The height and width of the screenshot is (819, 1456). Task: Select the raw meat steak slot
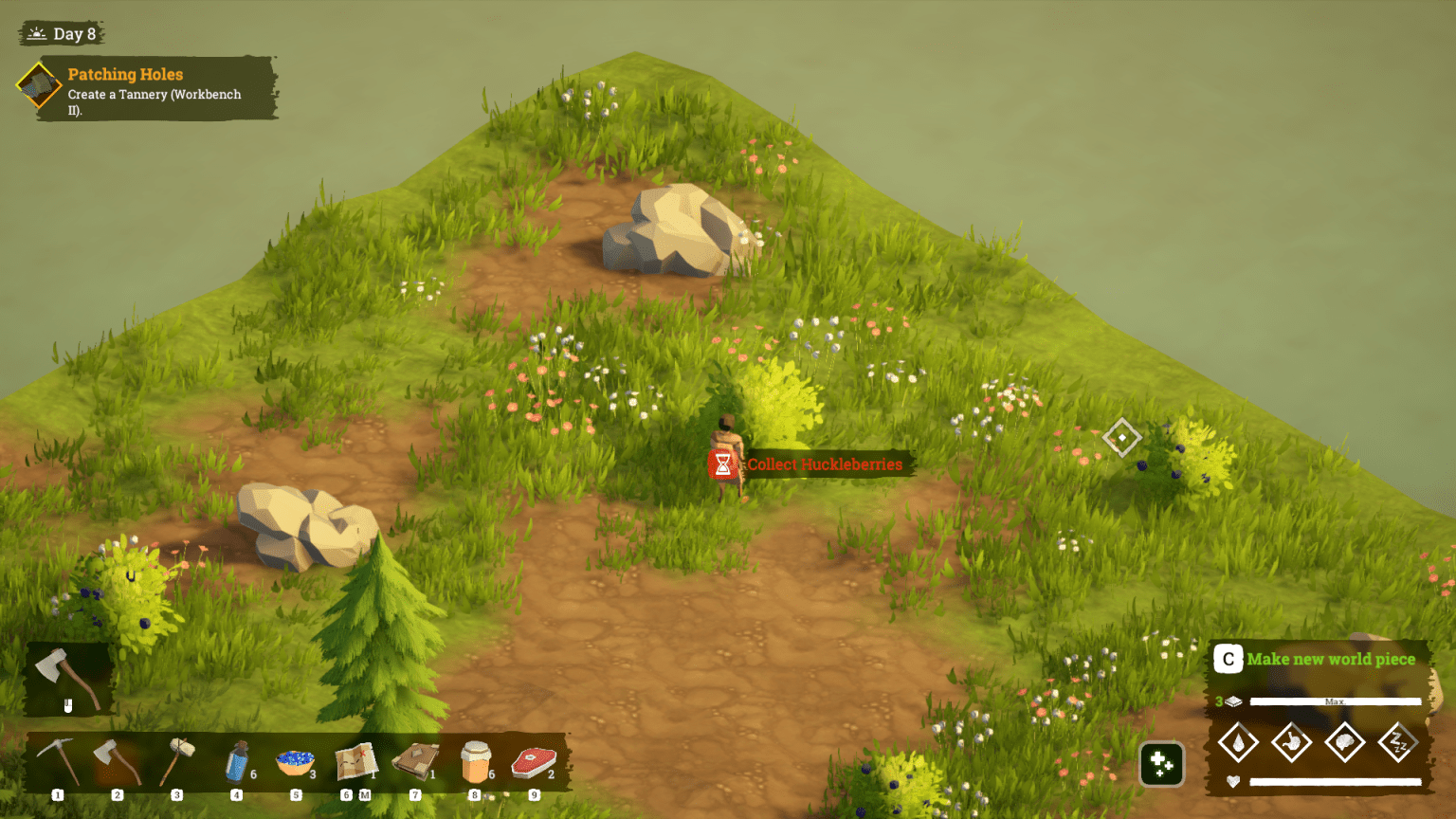click(534, 761)
